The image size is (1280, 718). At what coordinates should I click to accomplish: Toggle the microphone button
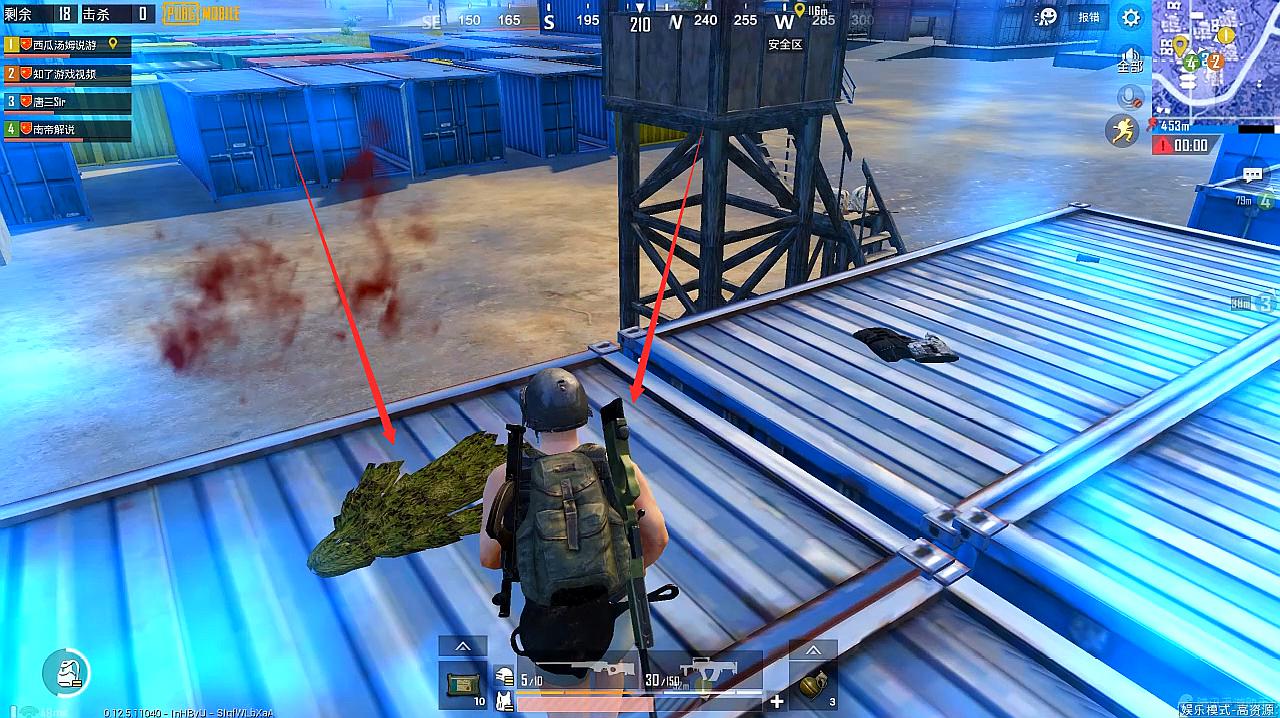click(x=1132, y=97)
